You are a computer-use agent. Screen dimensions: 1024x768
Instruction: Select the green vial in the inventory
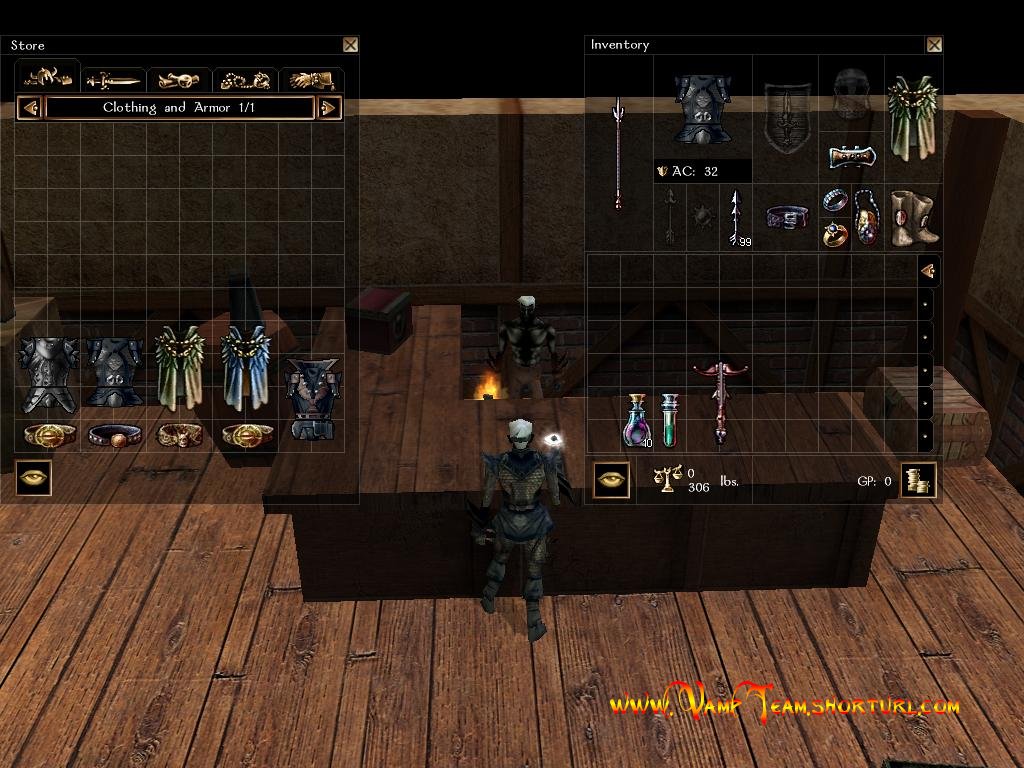pos(670,420)
